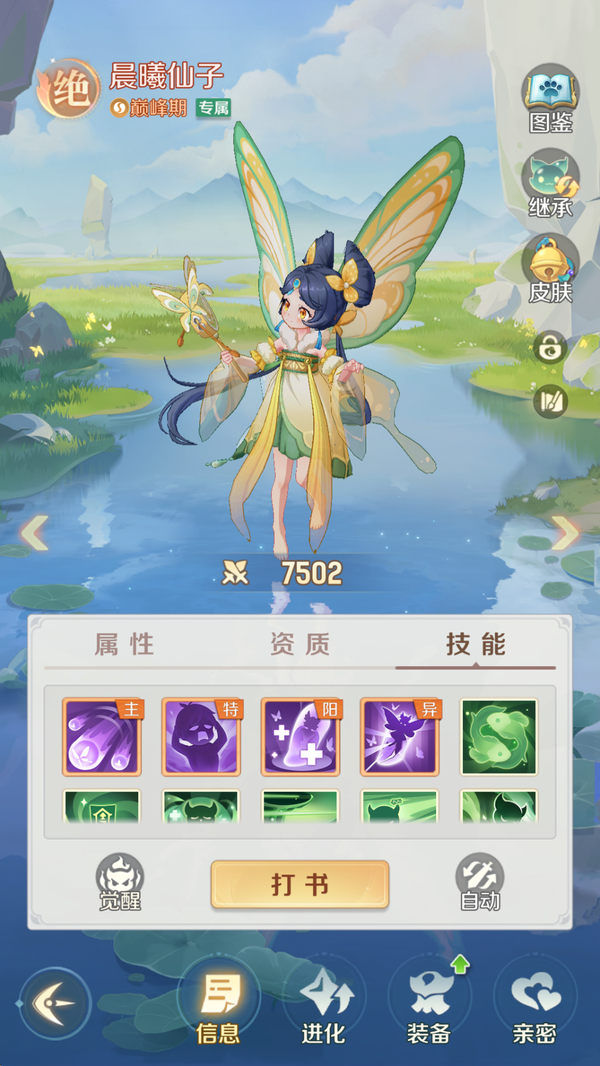
Task: Tap the 打书 button
Action: pyautogui.click(x=299, y=885)
